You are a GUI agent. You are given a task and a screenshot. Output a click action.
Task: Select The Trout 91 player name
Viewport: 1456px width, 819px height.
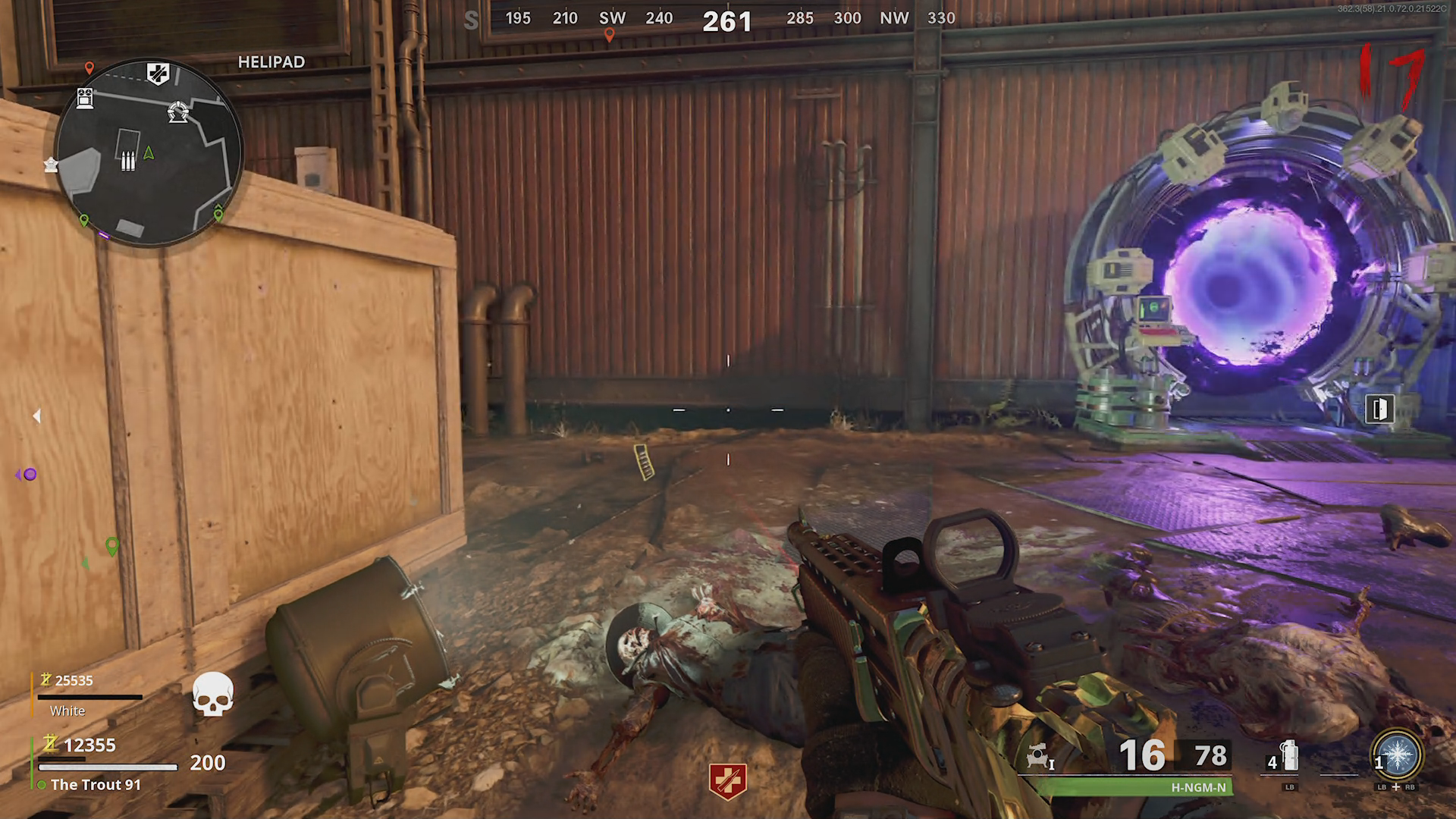pos(96,785)
